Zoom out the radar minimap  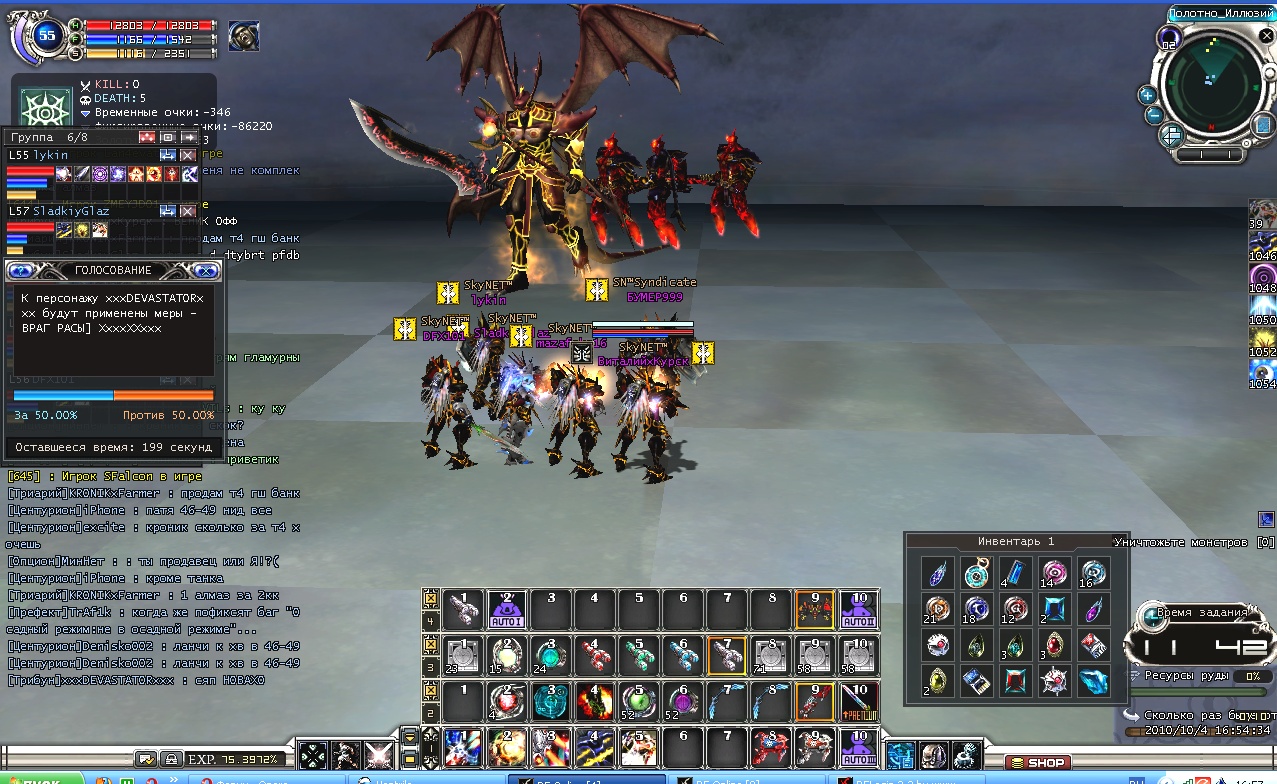coord(1153,114)
